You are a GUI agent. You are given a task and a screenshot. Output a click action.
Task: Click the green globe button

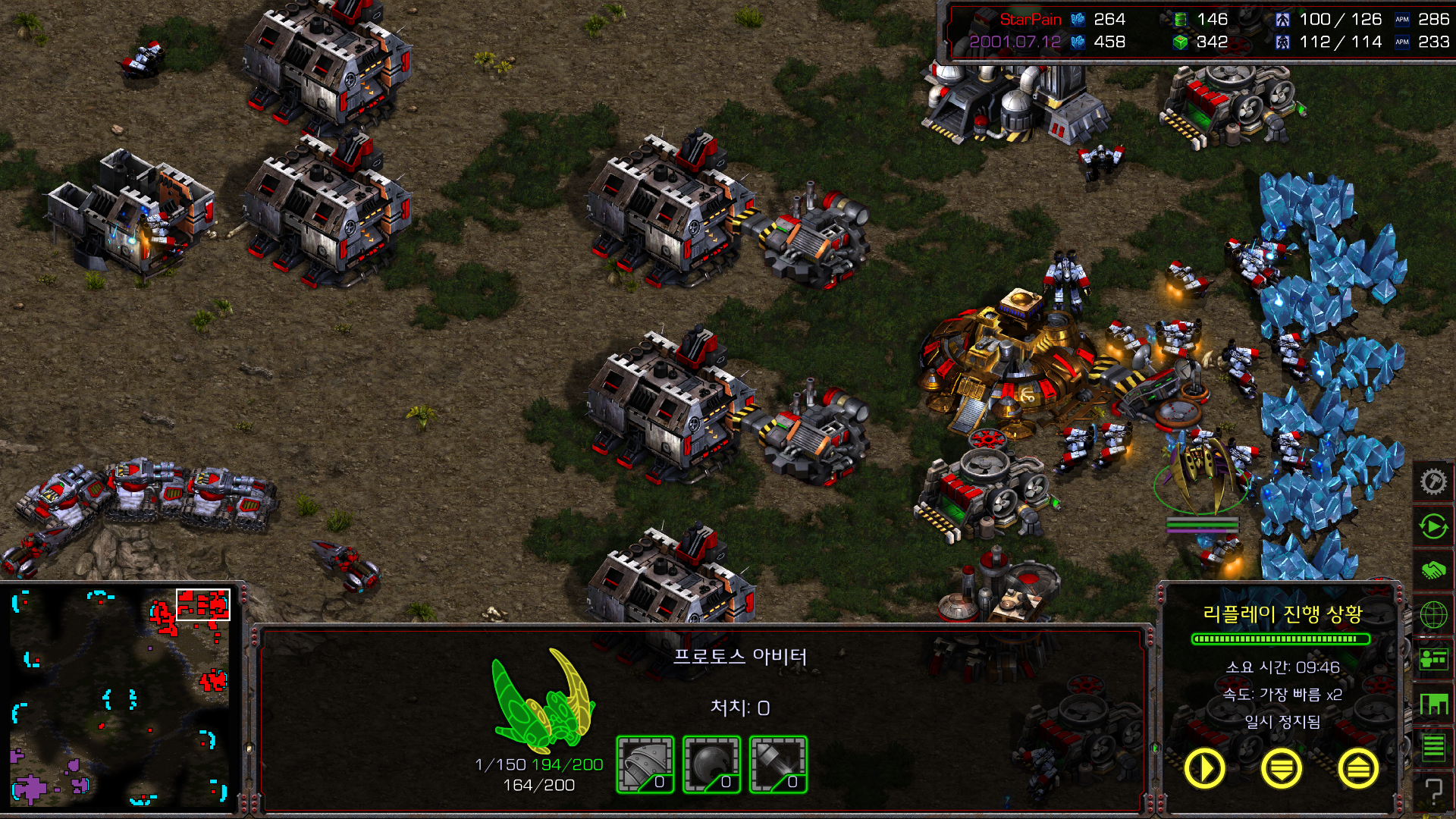click(1432, 615)
